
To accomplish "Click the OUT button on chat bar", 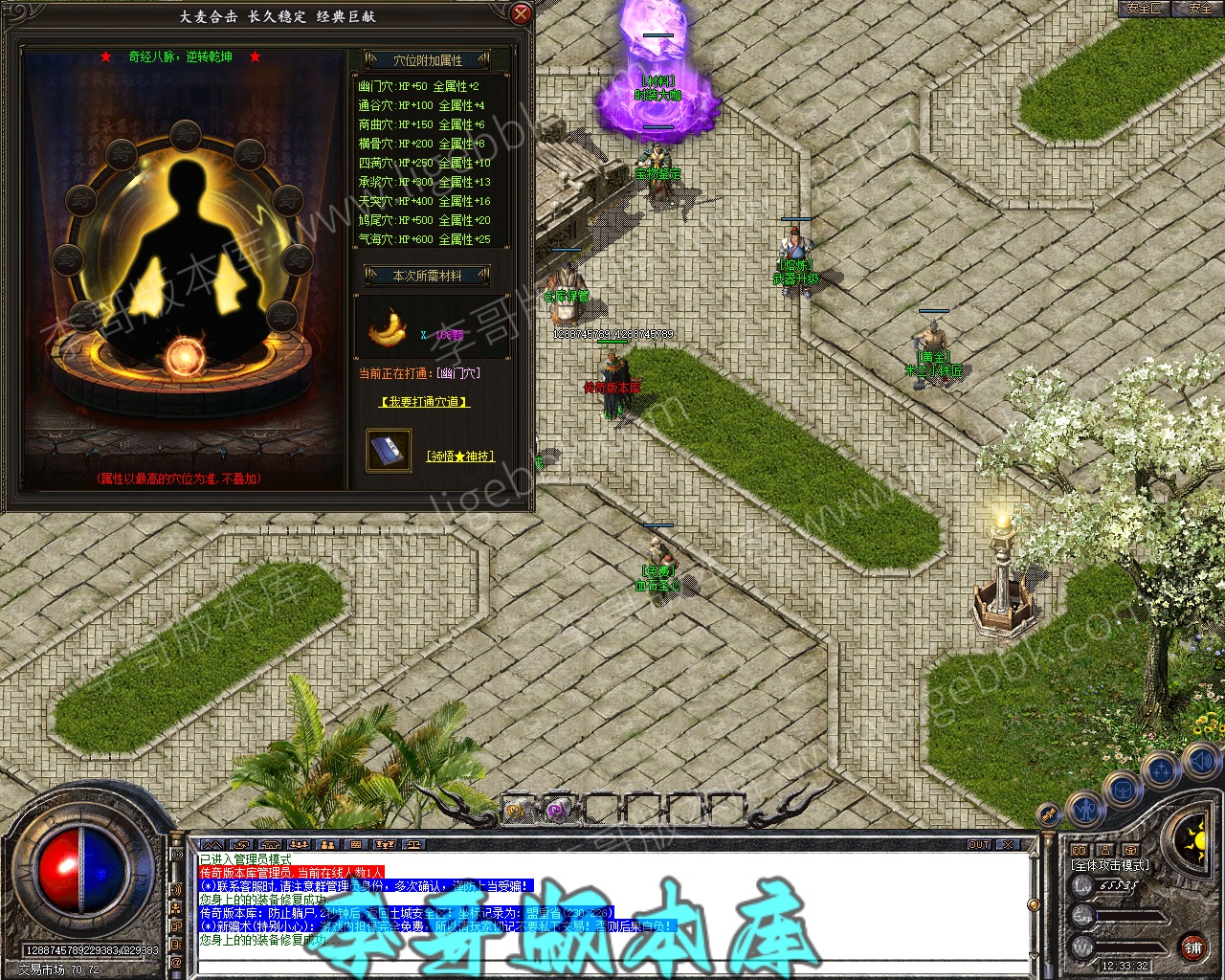I will click(979, 845).
